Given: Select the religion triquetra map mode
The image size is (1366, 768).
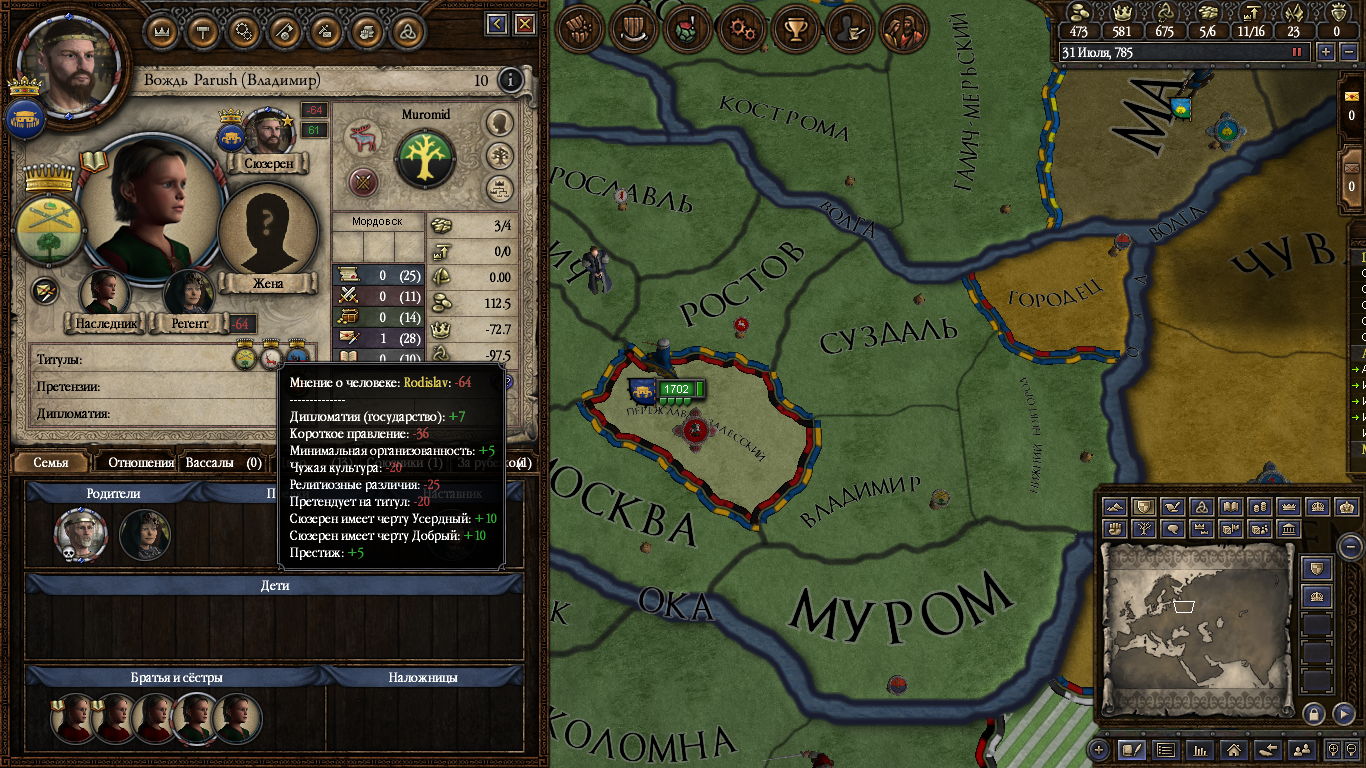Looking at the screenshot, I should pos(1204,507).
